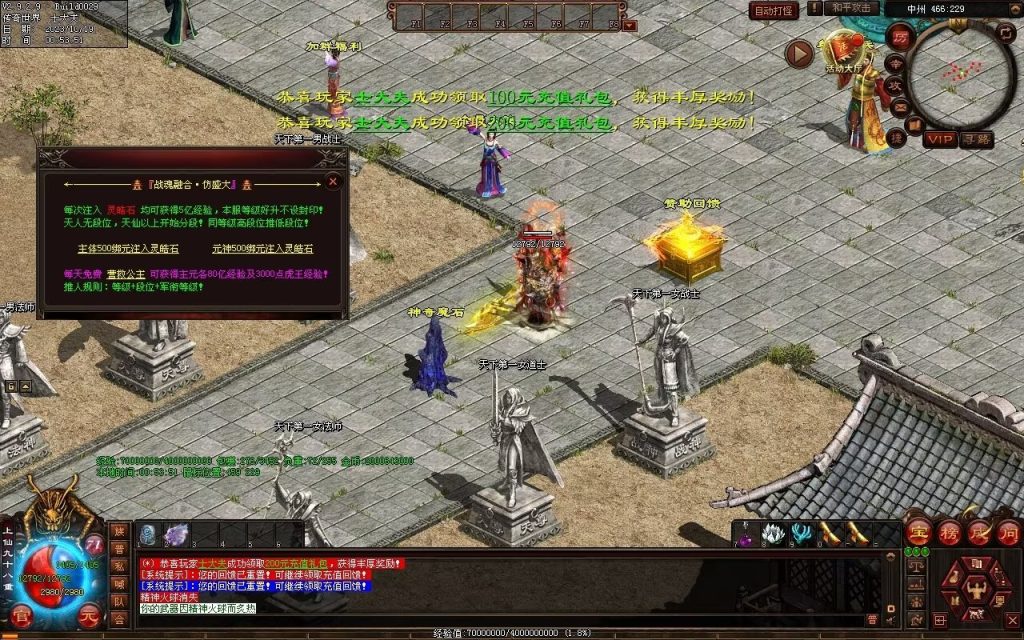The image size is (1024, 640).
Task: Switch to the 私 private chat channel
Action: click(119, 566)
